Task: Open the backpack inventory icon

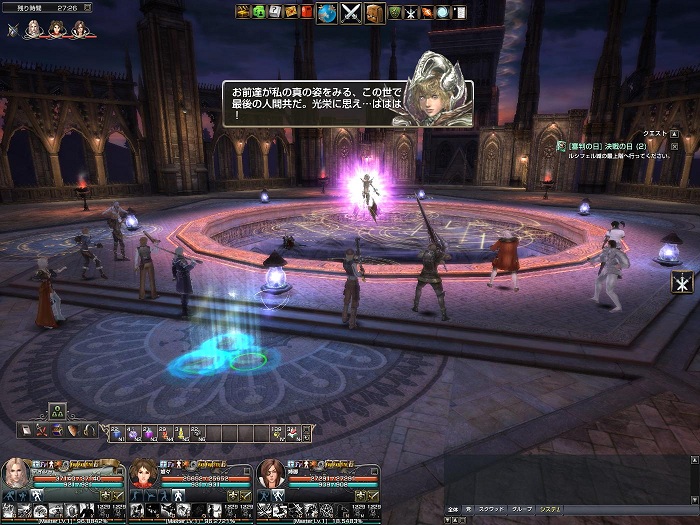Action: [375, 13]
